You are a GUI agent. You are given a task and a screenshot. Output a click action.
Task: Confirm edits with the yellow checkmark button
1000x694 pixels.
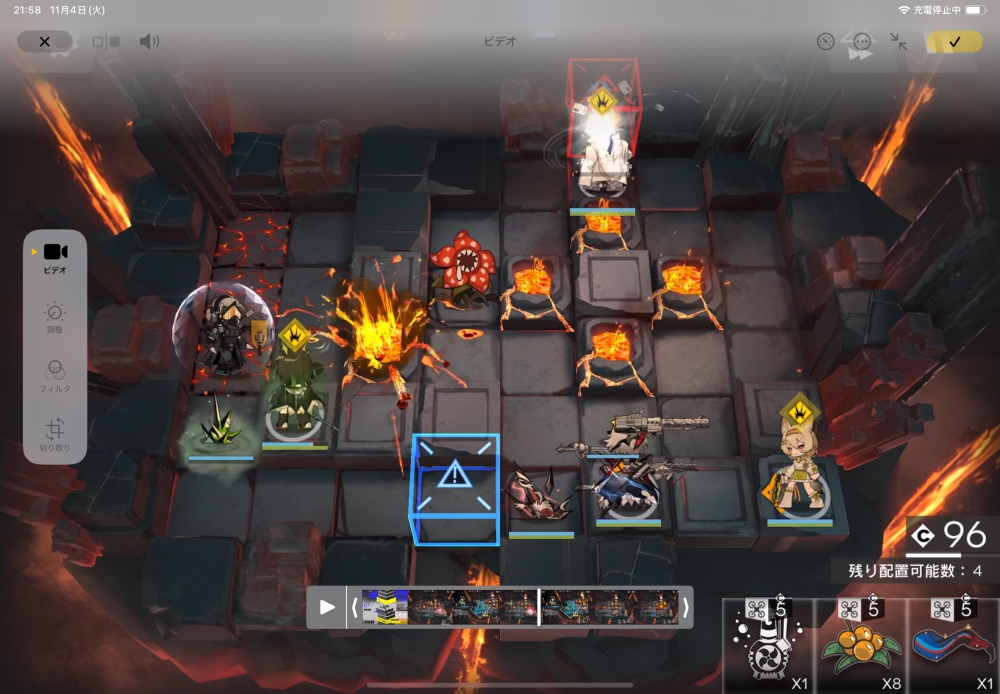point(953,42)
